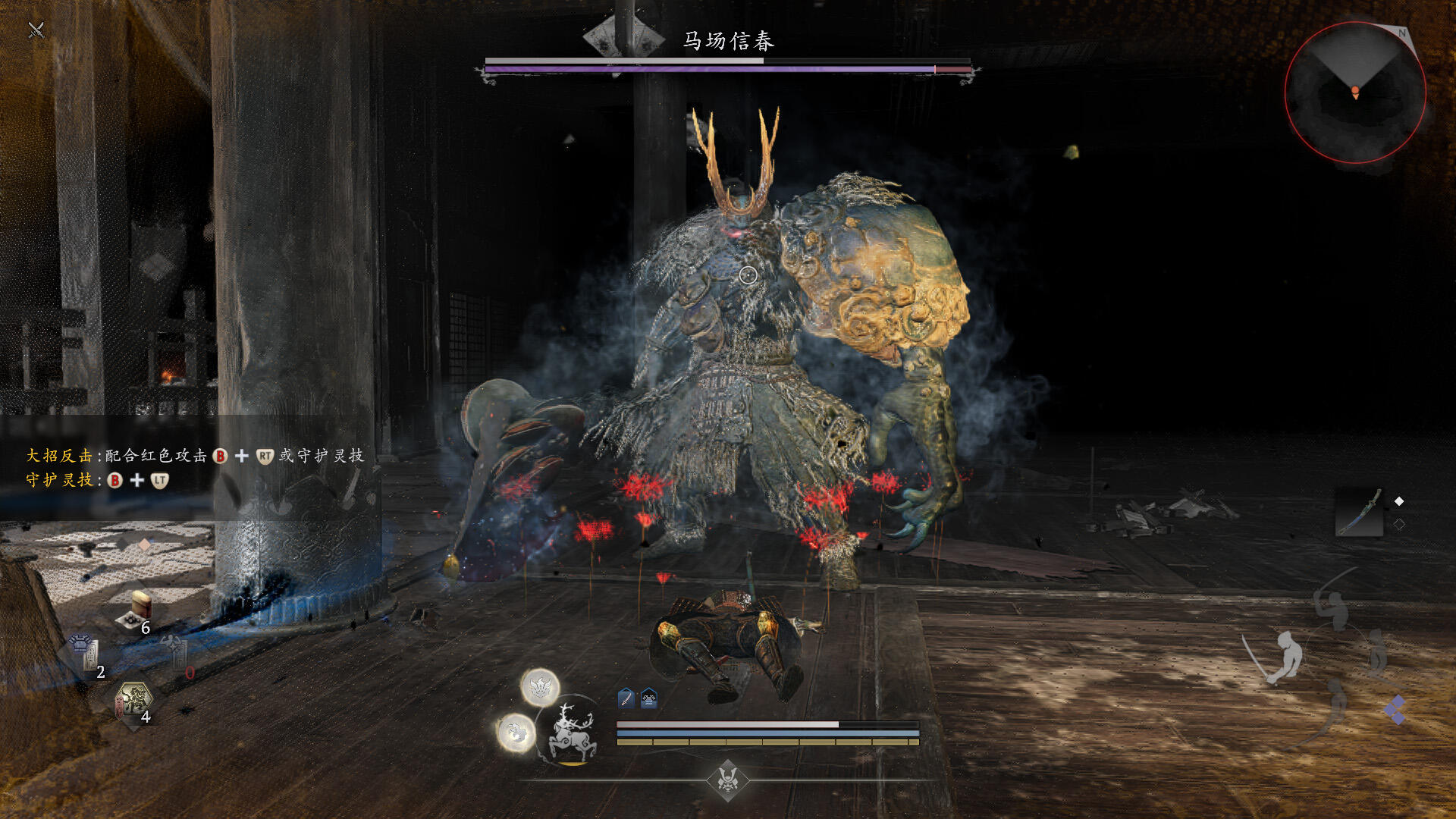Screen dimensions: 1456x819
Task: Click the sword attack buff status icon
Action: 626,698
